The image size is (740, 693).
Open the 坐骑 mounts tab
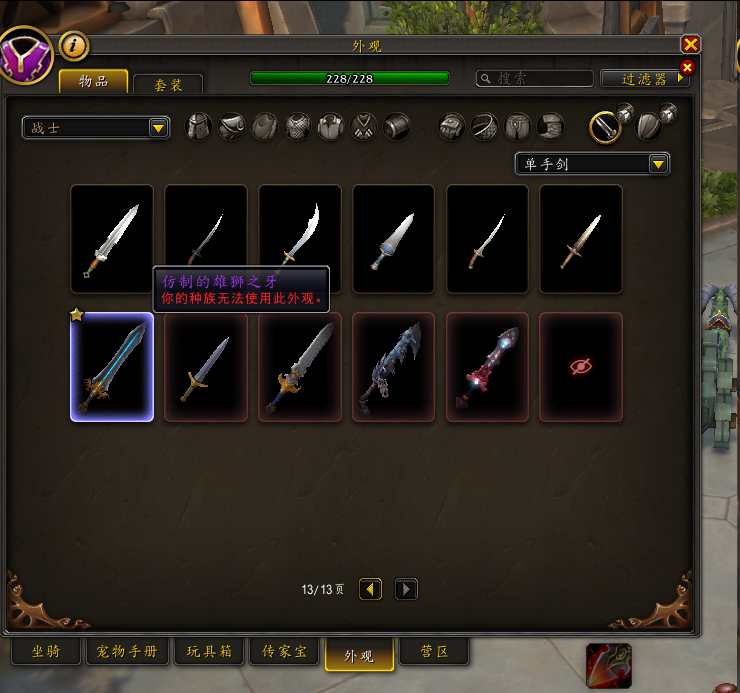pos(46,652)
